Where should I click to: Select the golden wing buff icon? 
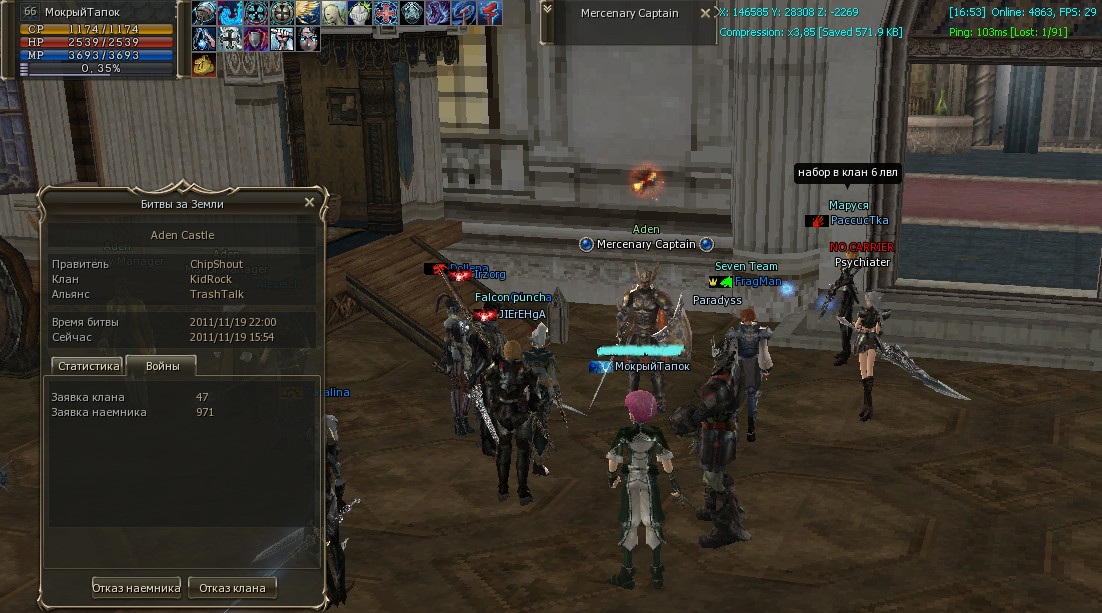(308, 13)
